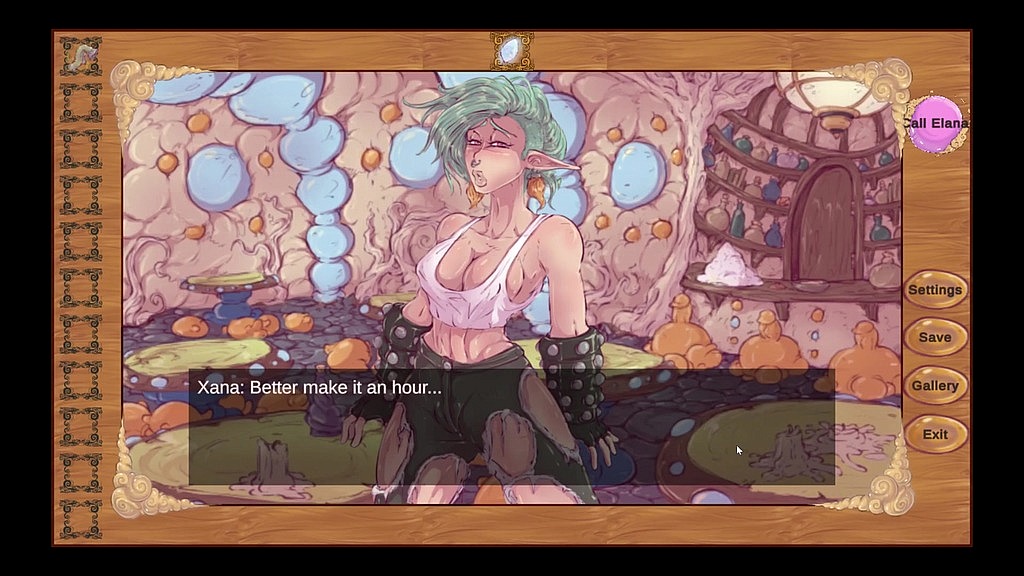
Task: Open the Gallery
Action: [x=935, y=386]
